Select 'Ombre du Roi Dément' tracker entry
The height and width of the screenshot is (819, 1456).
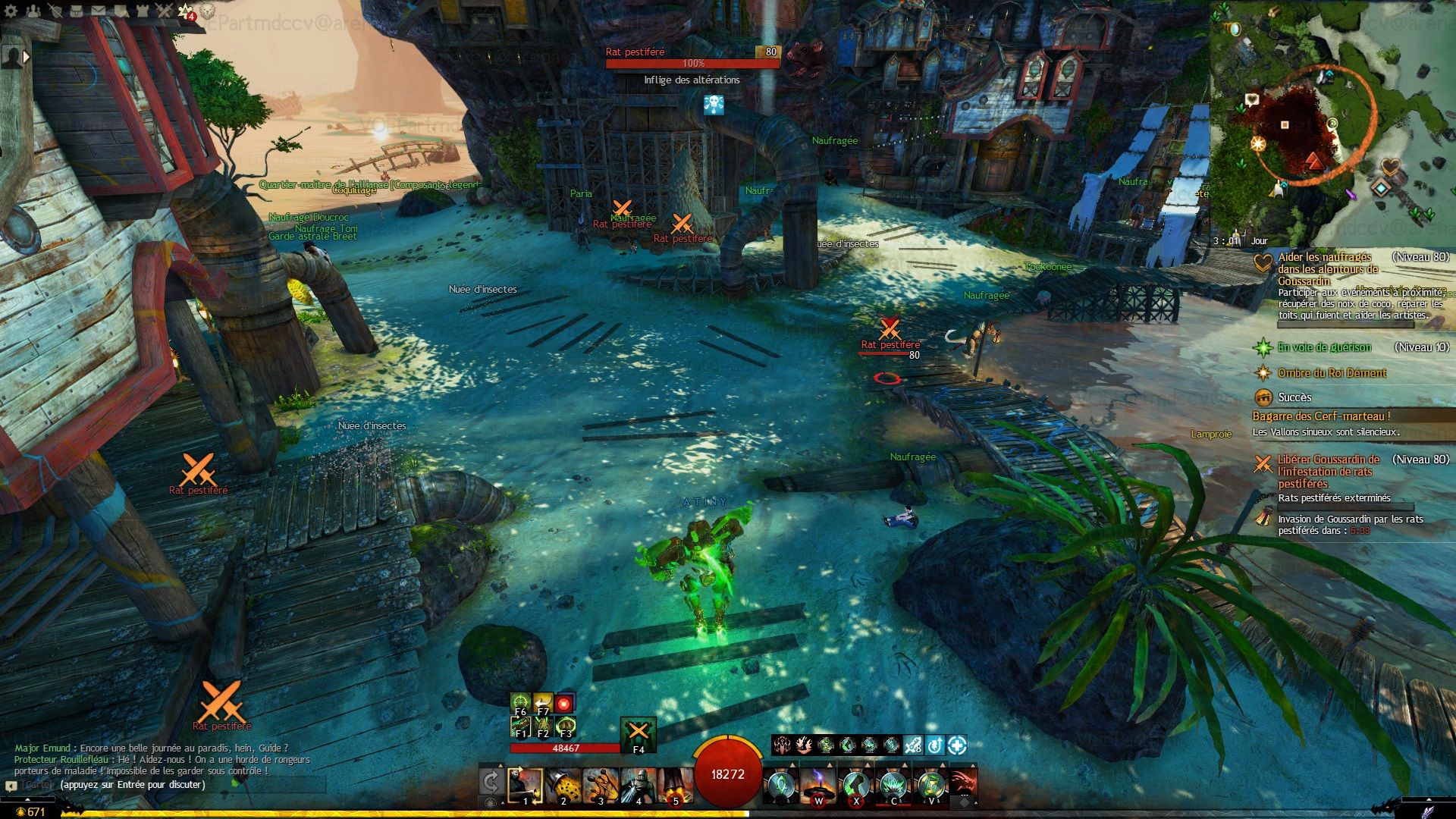1331,373
